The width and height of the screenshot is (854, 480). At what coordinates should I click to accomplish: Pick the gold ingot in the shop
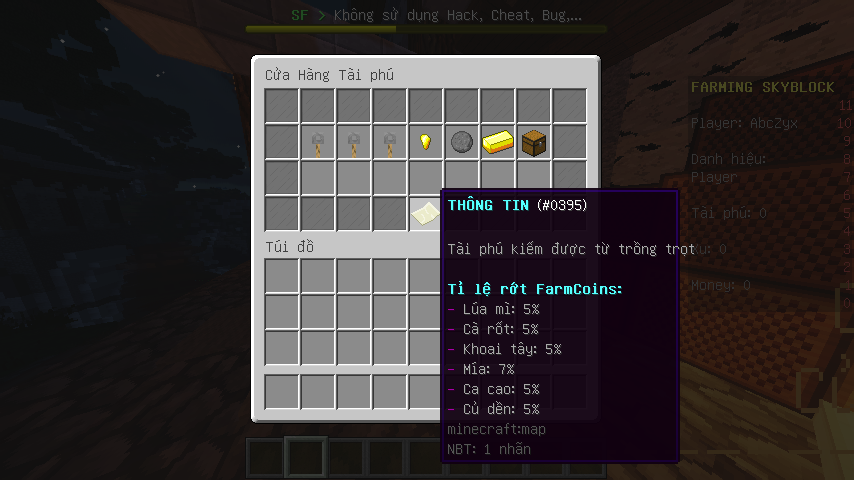coord(497,142)
